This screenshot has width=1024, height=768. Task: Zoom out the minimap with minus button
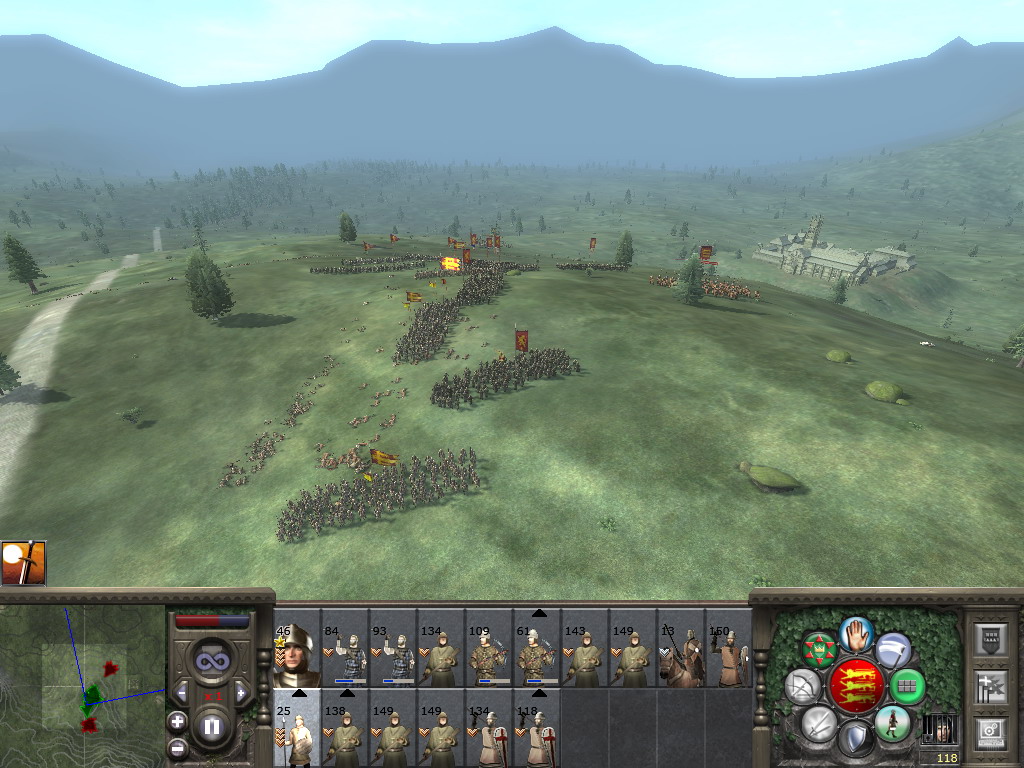click(177, 746)
